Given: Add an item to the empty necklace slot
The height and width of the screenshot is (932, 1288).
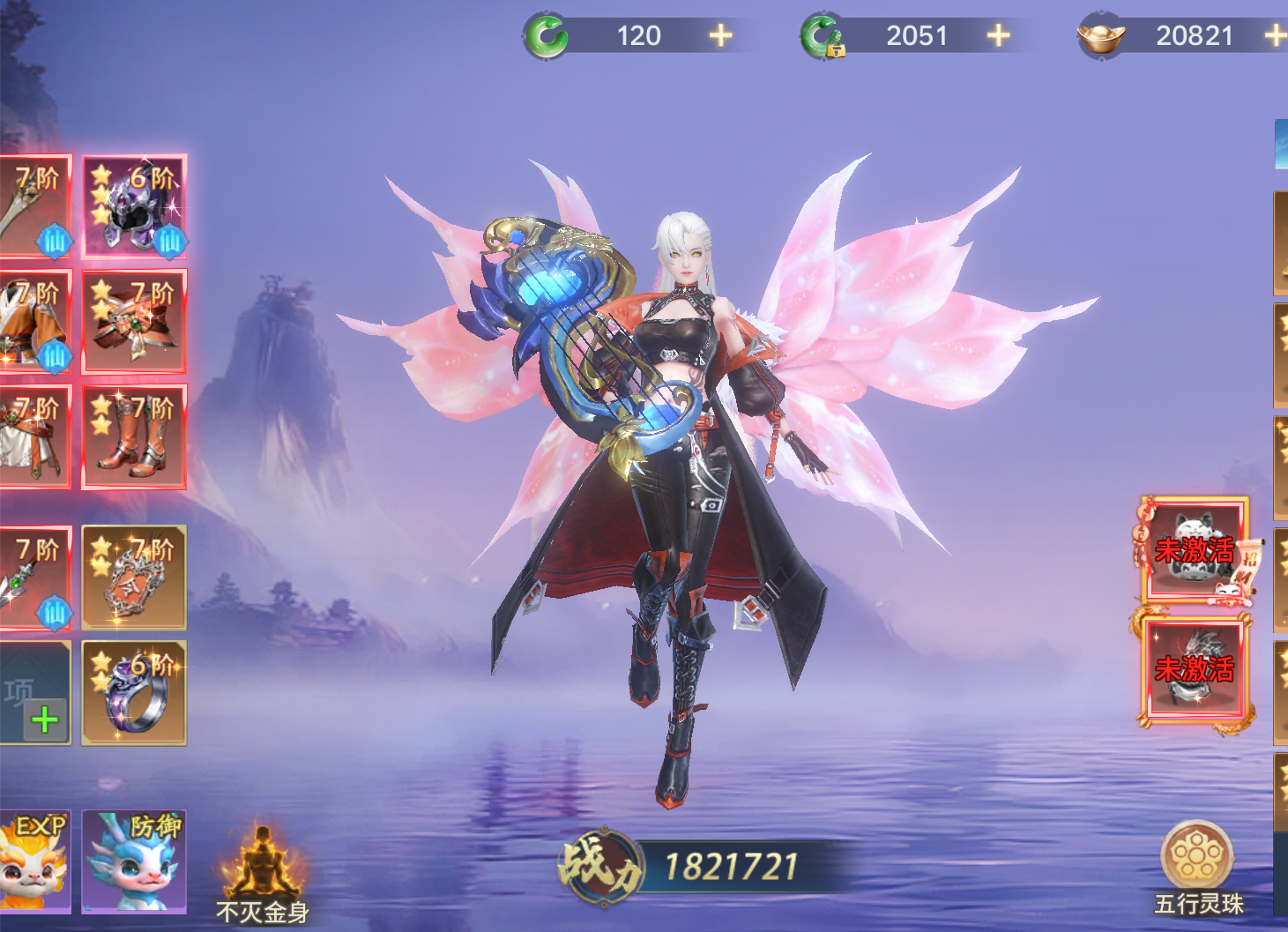Looking at the screenshot, I should pos(35,693).
